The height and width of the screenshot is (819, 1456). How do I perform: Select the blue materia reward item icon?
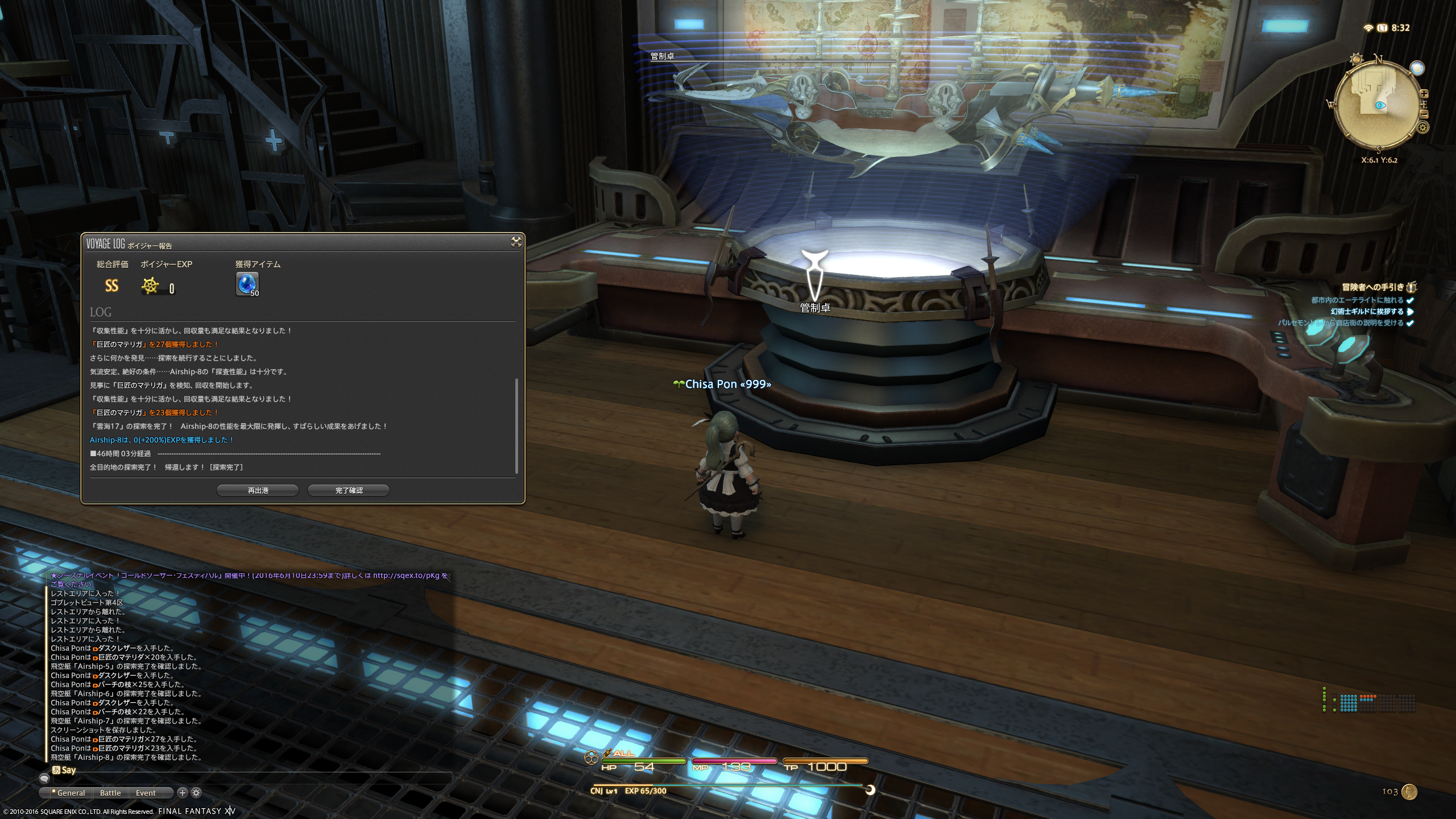coord(247,284)
